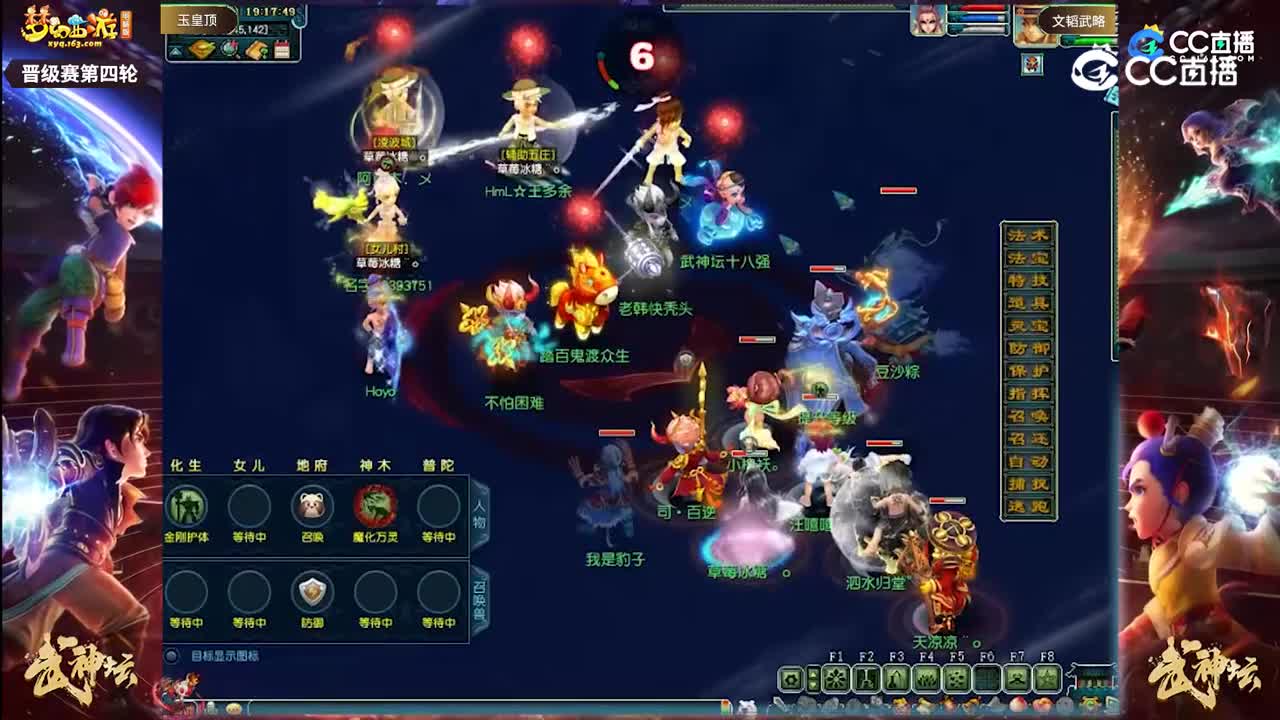Activate the F1 hotkey skill icon
The height and width of the screenshot is (720, 1280).
click(x=837, y=677)
